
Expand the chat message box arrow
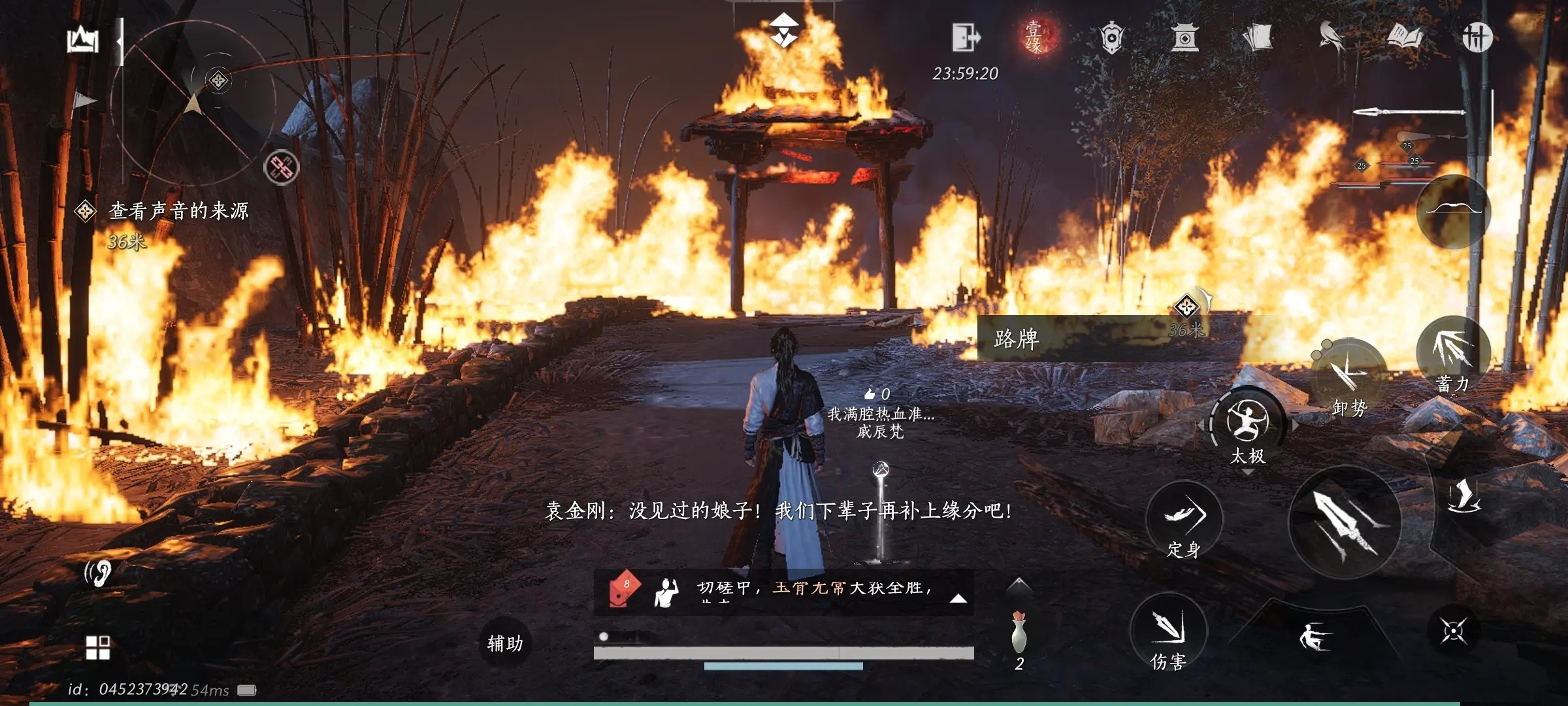click(958, 597)
